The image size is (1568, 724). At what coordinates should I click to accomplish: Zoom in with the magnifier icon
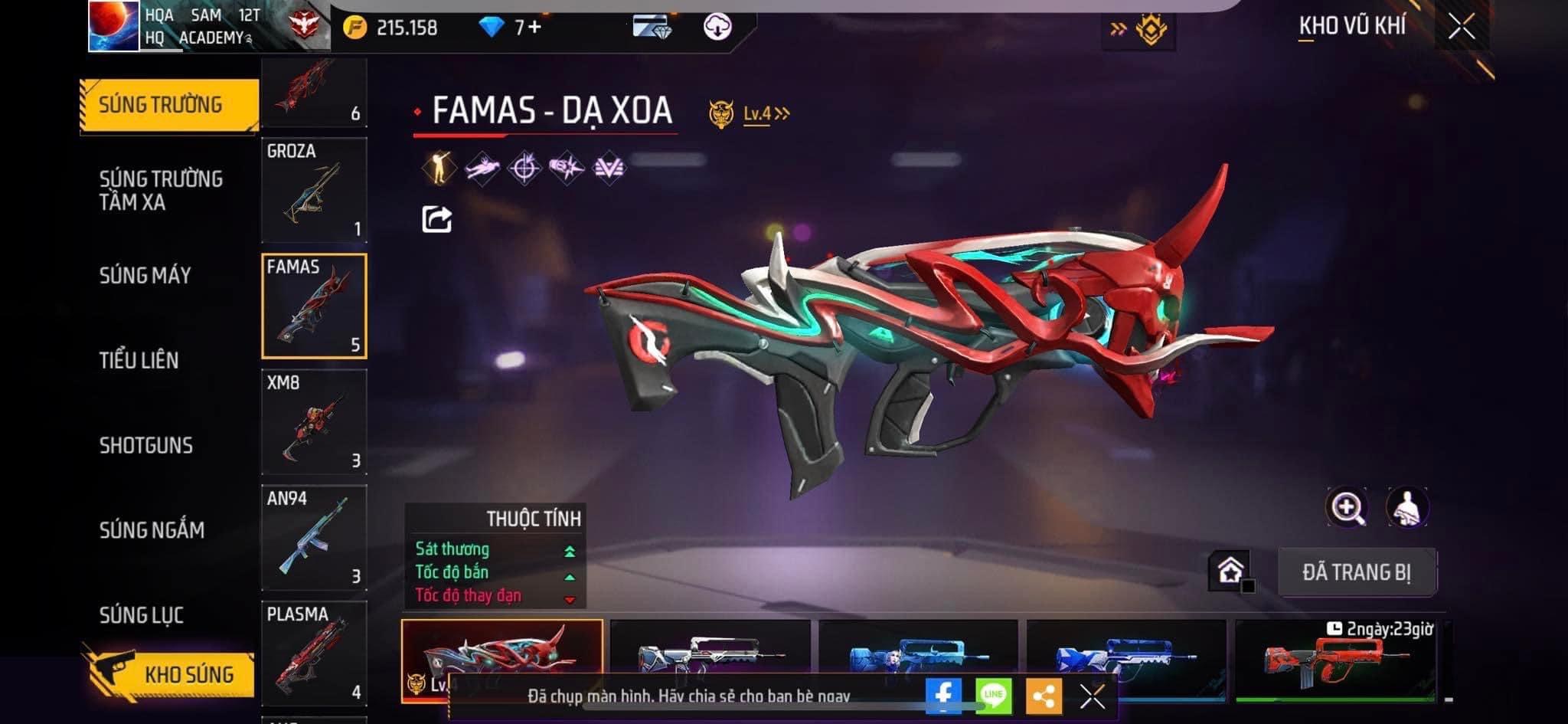click(x=1347, y=507)
